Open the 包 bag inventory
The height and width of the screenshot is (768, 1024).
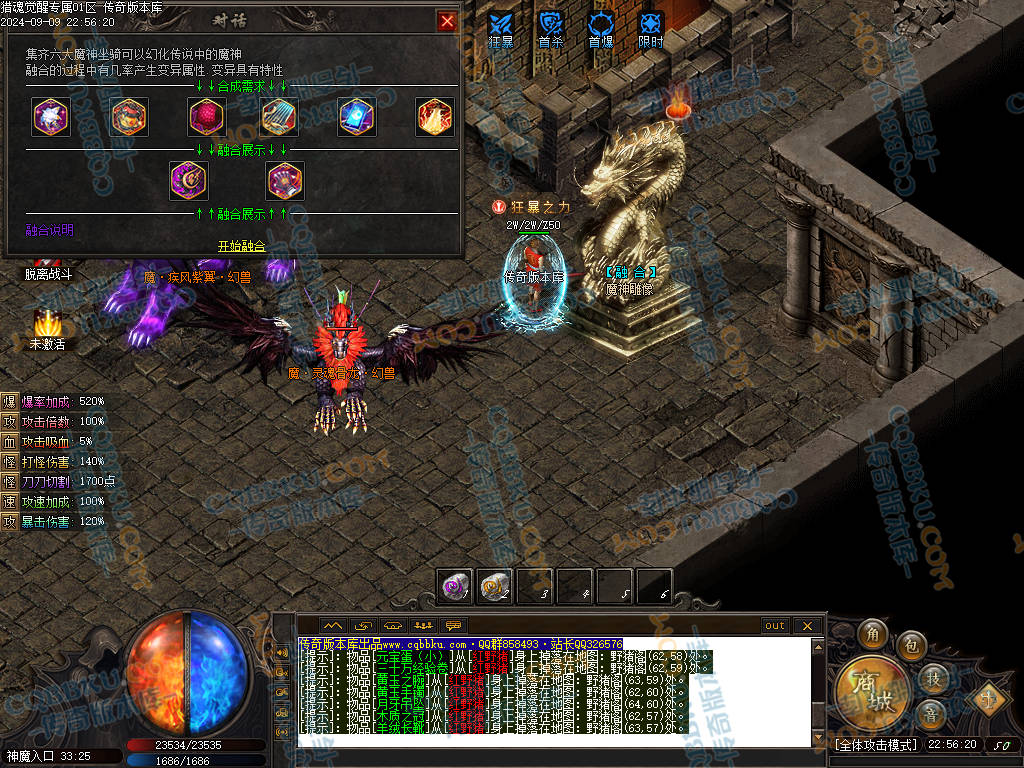(x=911, y=645)
